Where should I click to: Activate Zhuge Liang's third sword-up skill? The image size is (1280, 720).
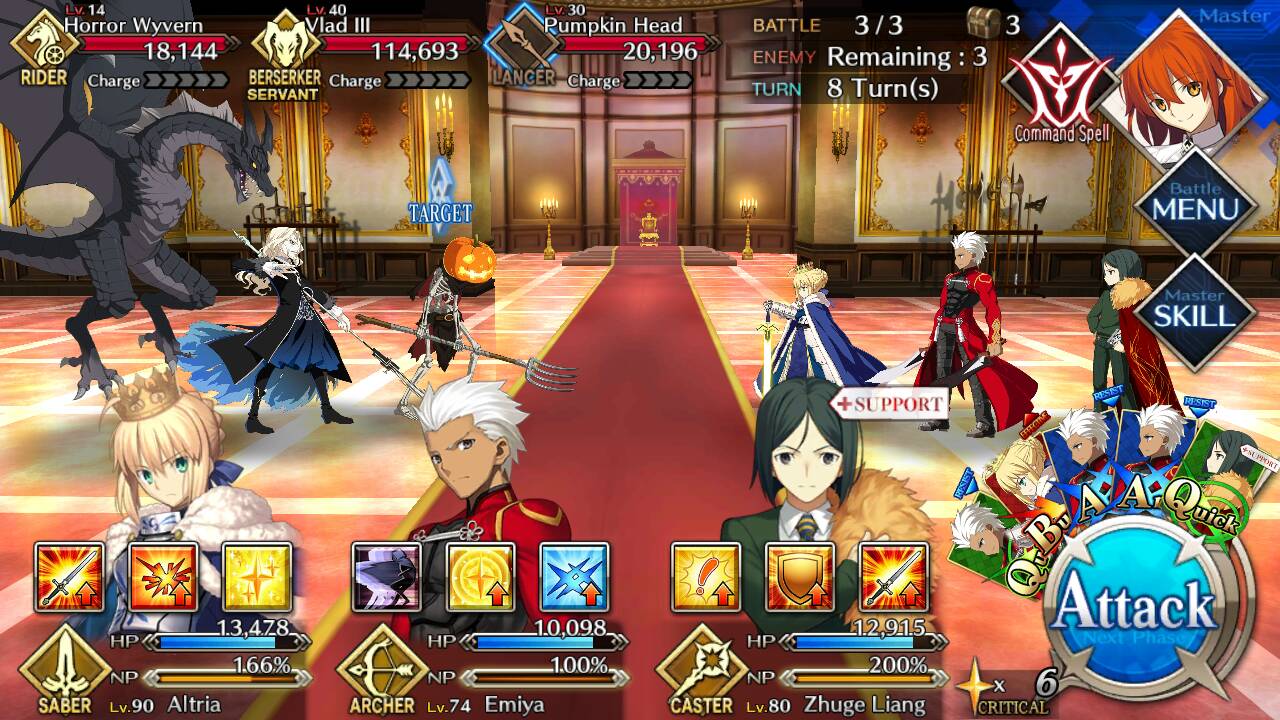[893, 577]
